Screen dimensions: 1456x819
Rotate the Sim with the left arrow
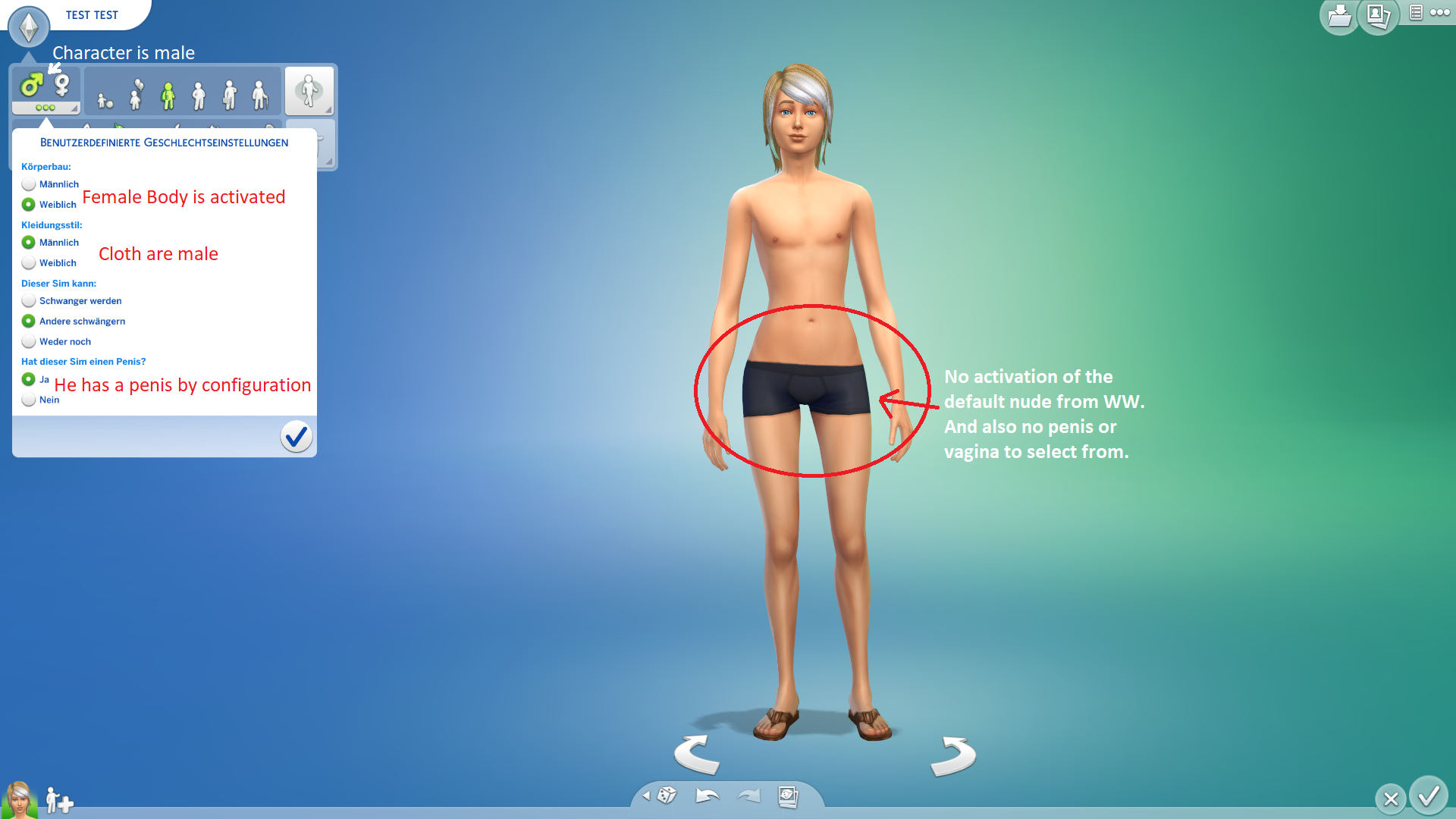(696, 754)
